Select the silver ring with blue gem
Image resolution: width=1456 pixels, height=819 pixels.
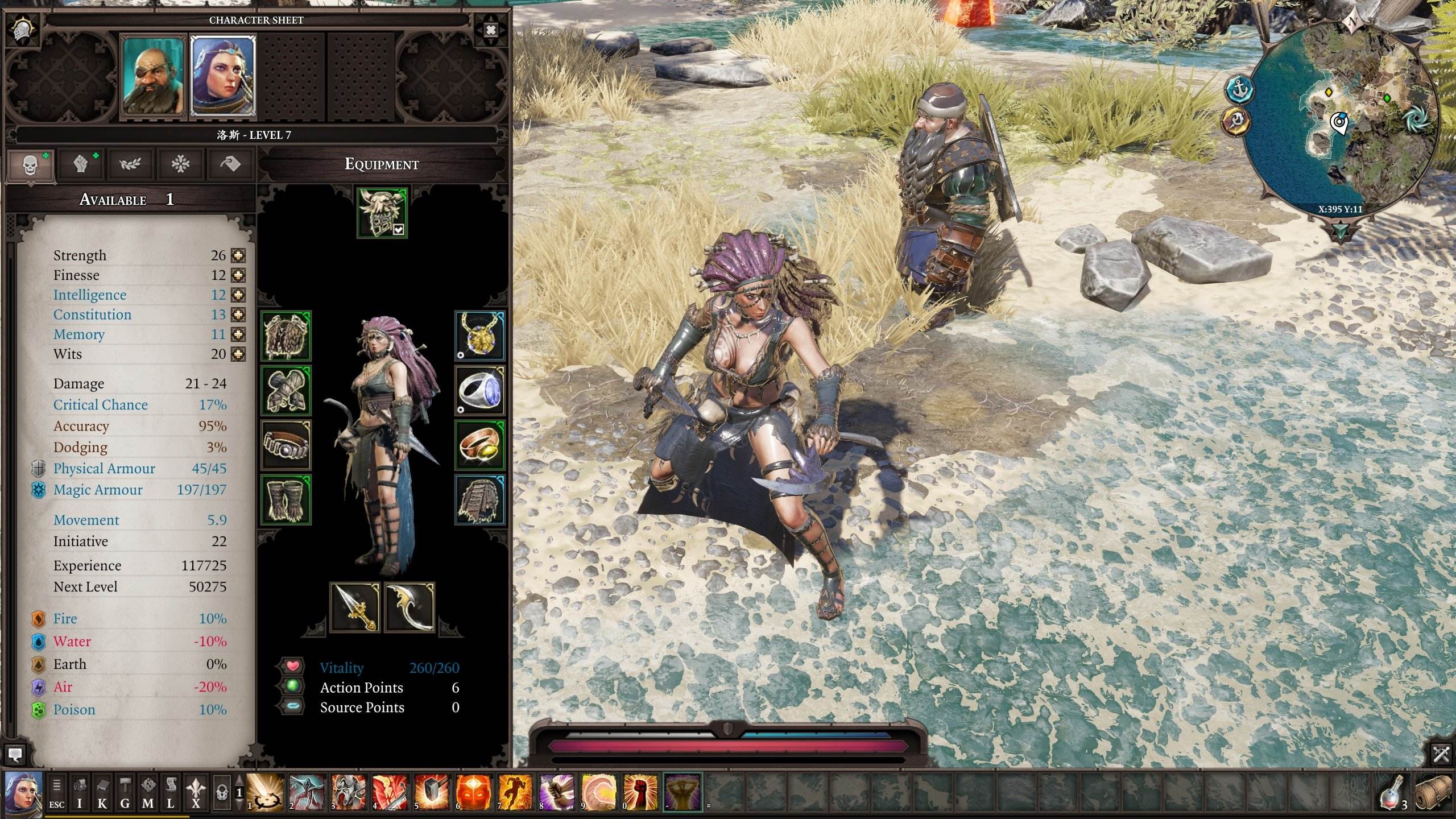(479, 390)
